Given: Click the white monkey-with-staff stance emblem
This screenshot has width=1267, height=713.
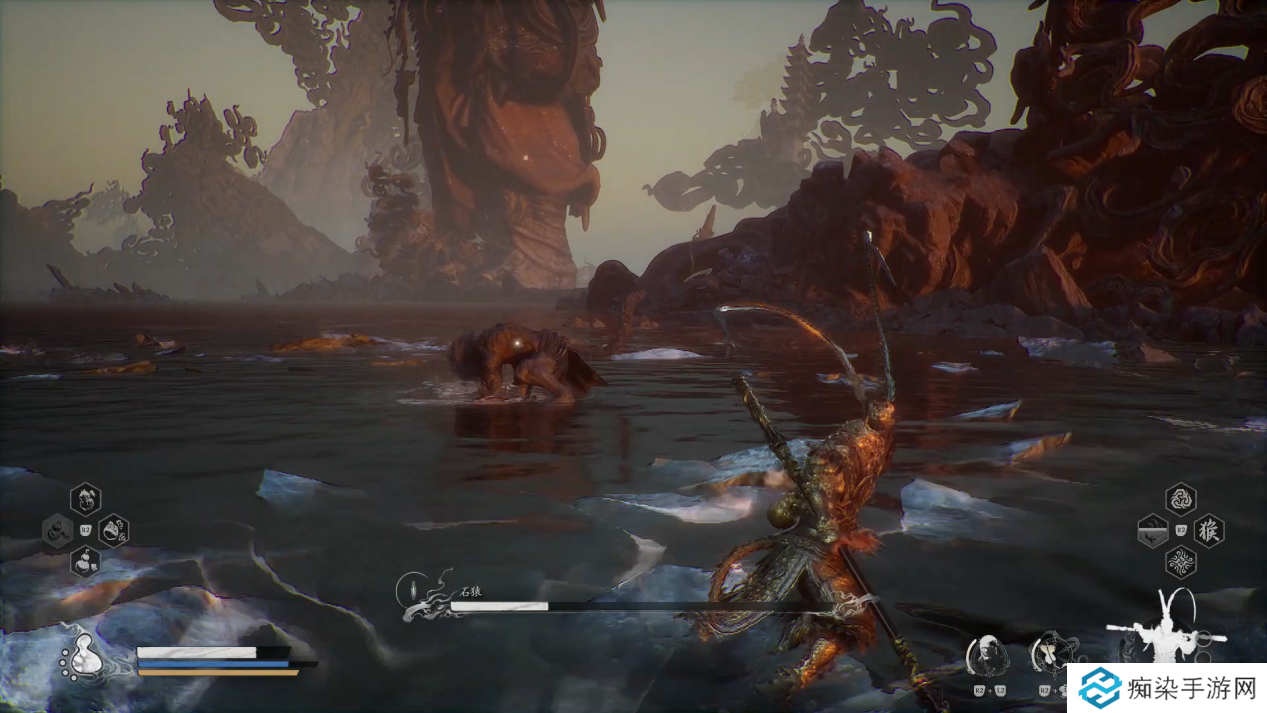Looking at the screenshot, I should pos(1166,628).
